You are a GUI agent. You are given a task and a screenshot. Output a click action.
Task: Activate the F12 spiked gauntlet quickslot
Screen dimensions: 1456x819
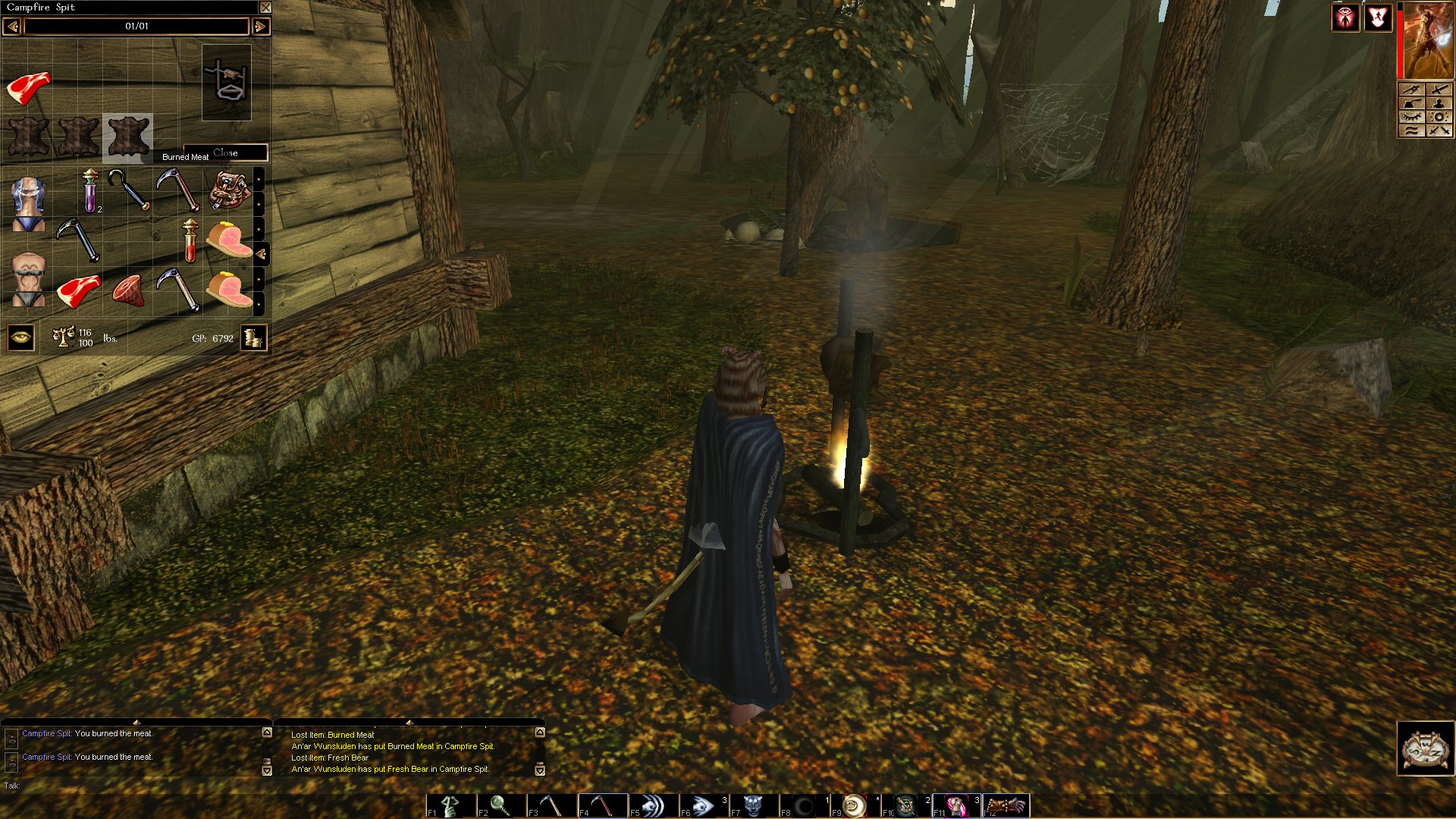(1007, 805)
